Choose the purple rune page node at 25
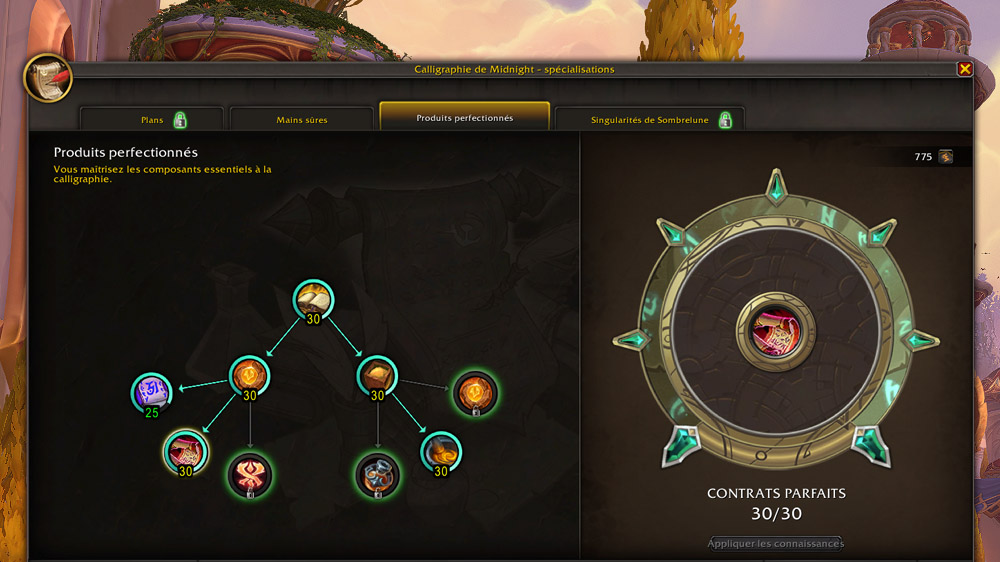Screen dimensions: 1000x562 click(152, 391)
